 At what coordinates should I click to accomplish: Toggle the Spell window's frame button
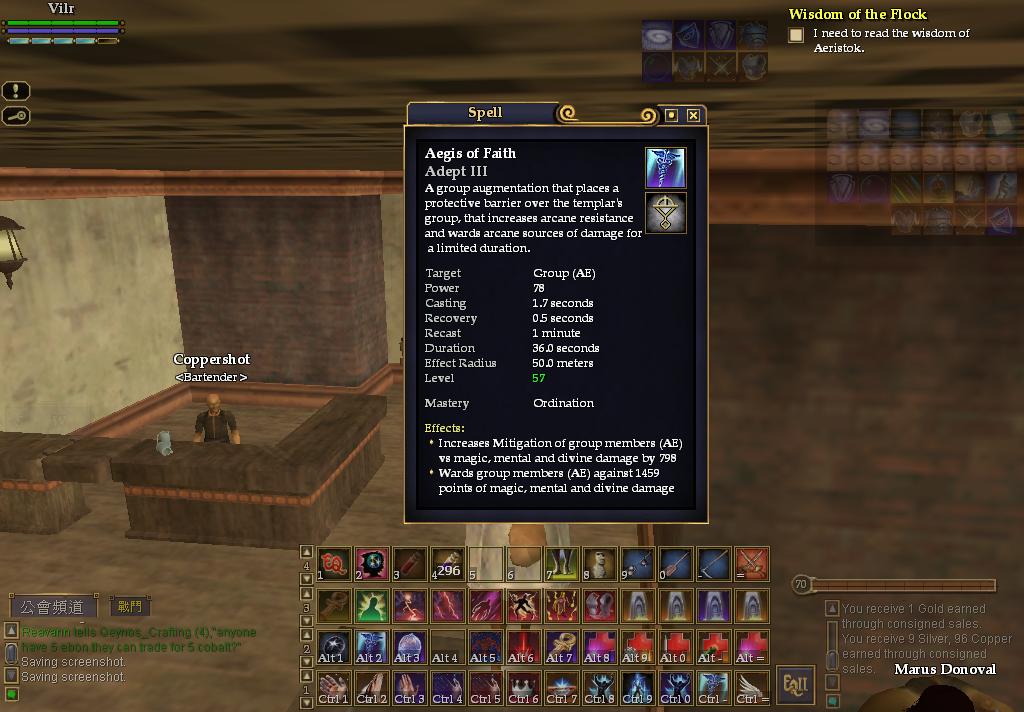tap(672, 115)
